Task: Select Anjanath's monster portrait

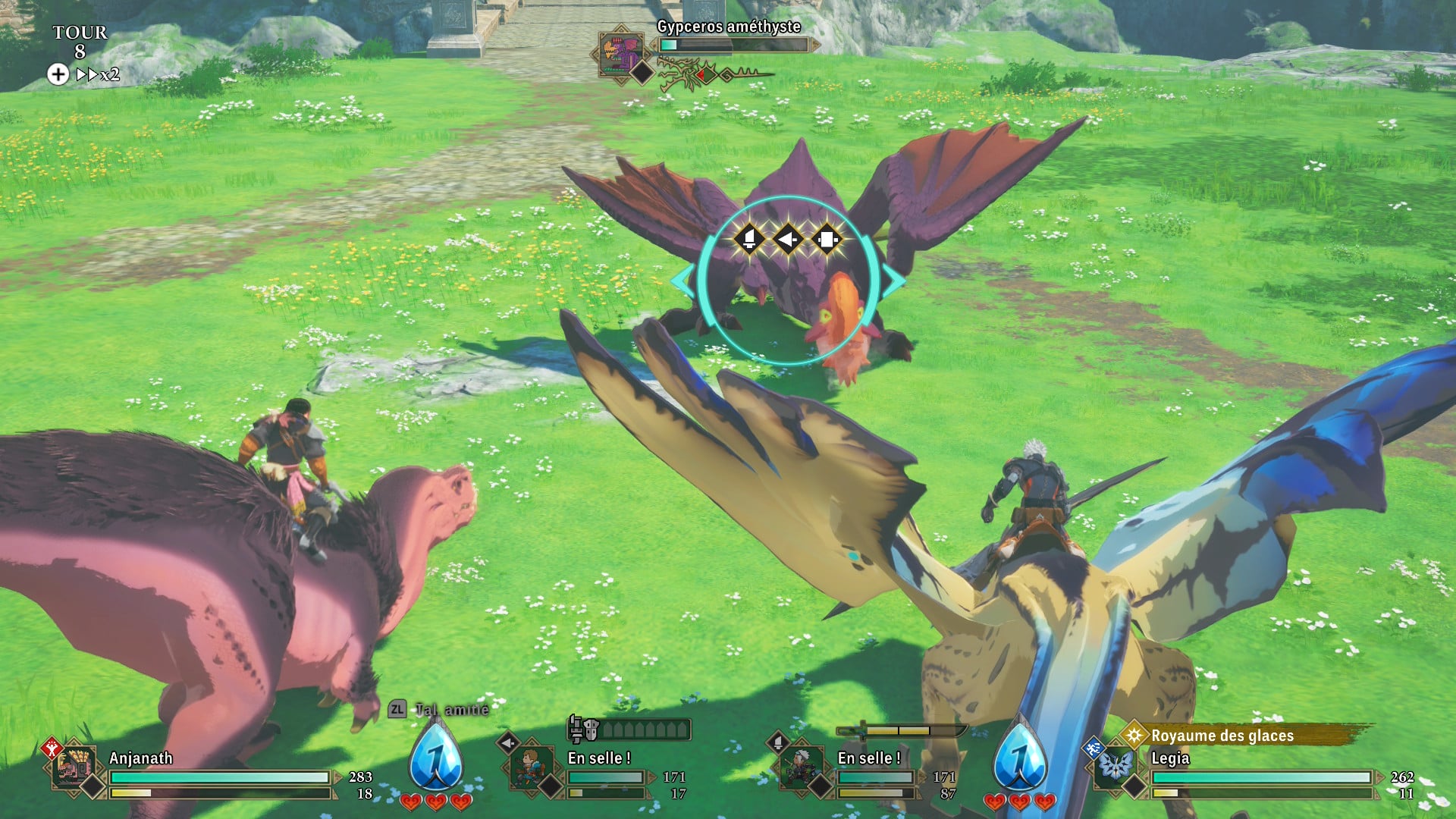Action: pos(74,766)
